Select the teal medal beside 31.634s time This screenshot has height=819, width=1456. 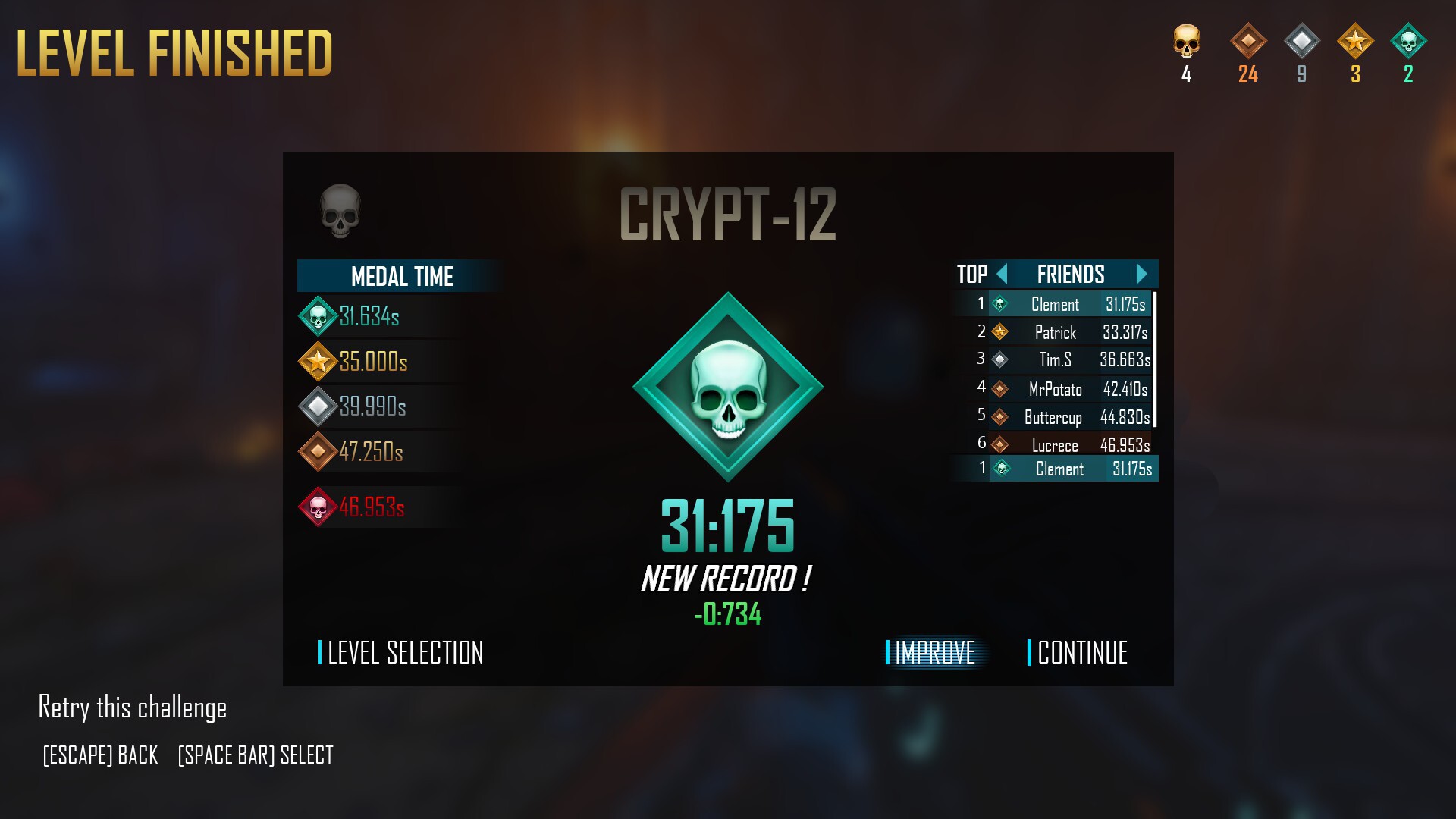[x=317, y=318]
